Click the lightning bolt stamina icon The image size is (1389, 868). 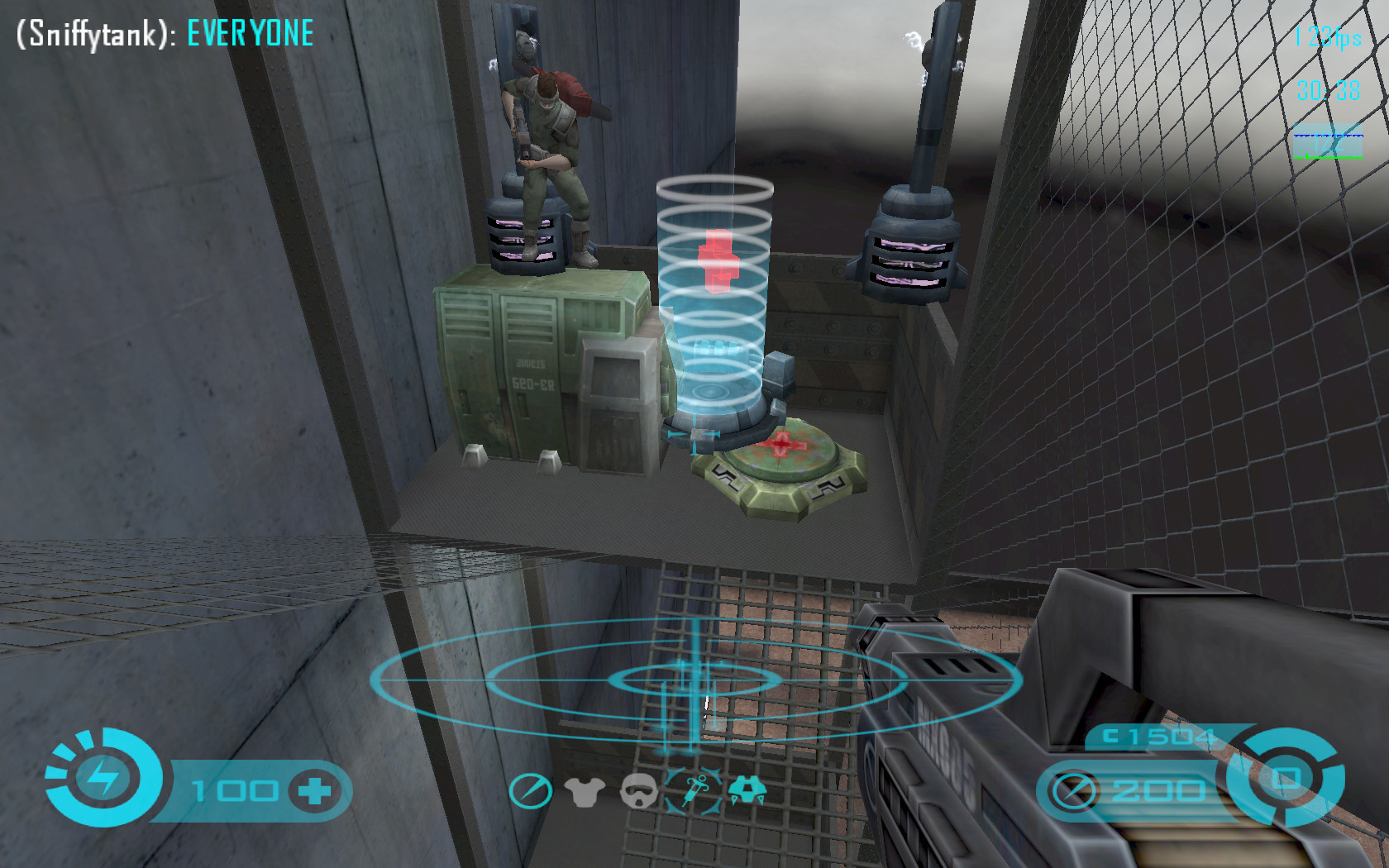click(103, 778)
